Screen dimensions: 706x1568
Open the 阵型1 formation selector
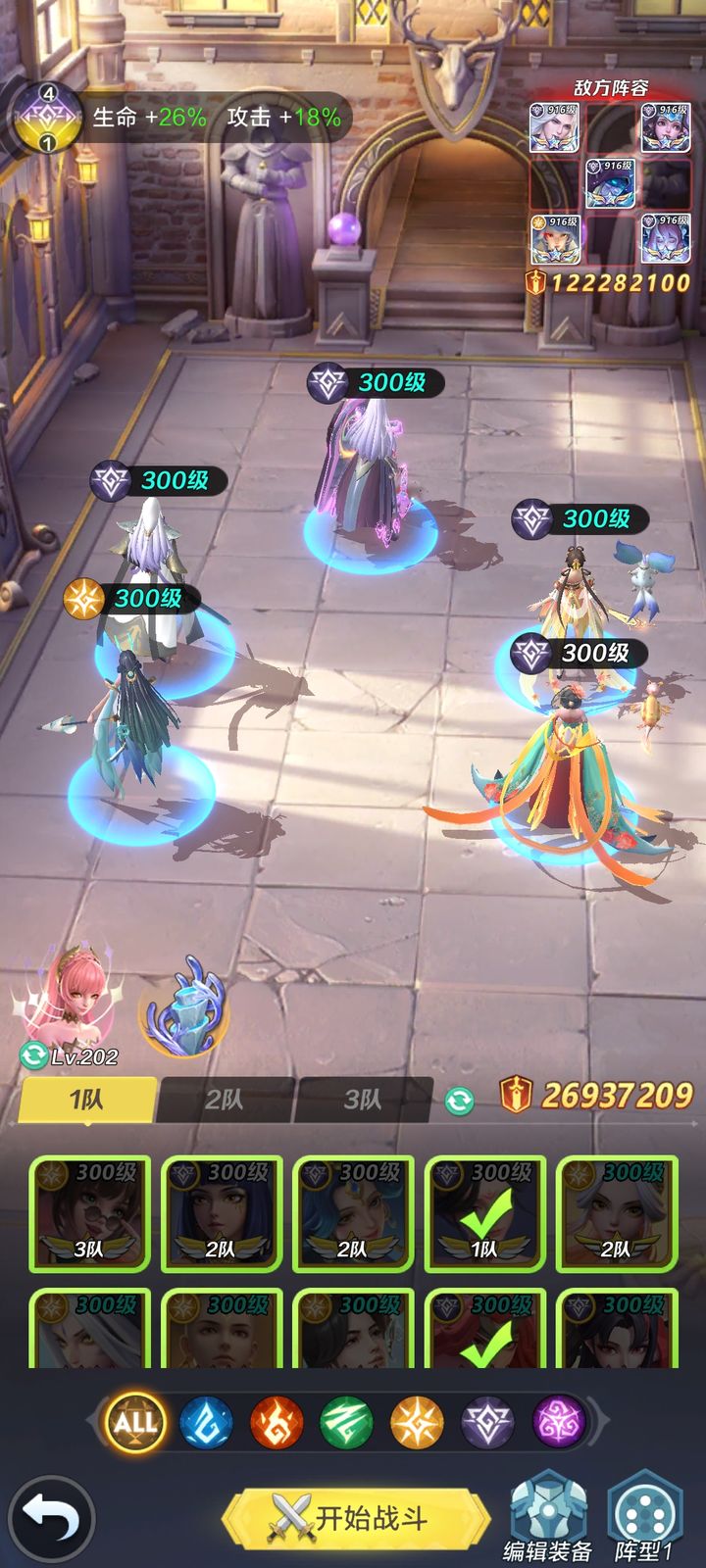click(643, 1517)
